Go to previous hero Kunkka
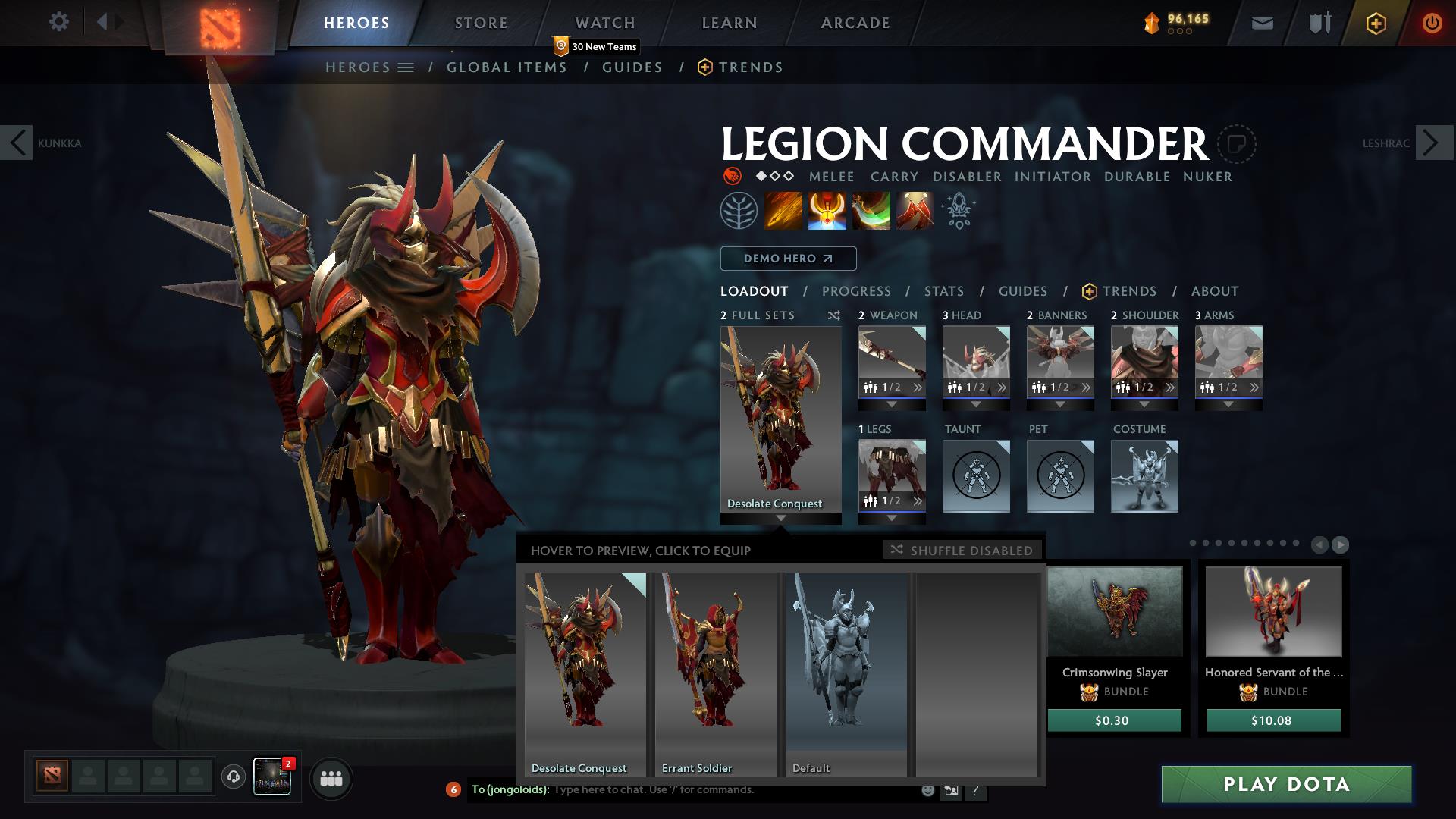This screenshot has width=1456, height=819. (17, 143)
